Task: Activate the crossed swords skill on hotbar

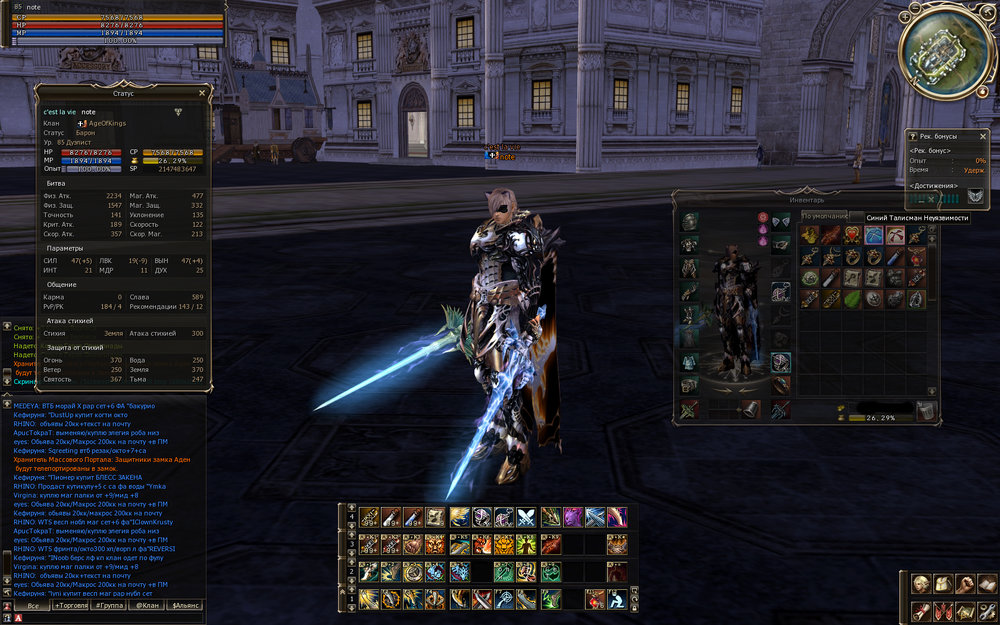Action: coord(525,517)
